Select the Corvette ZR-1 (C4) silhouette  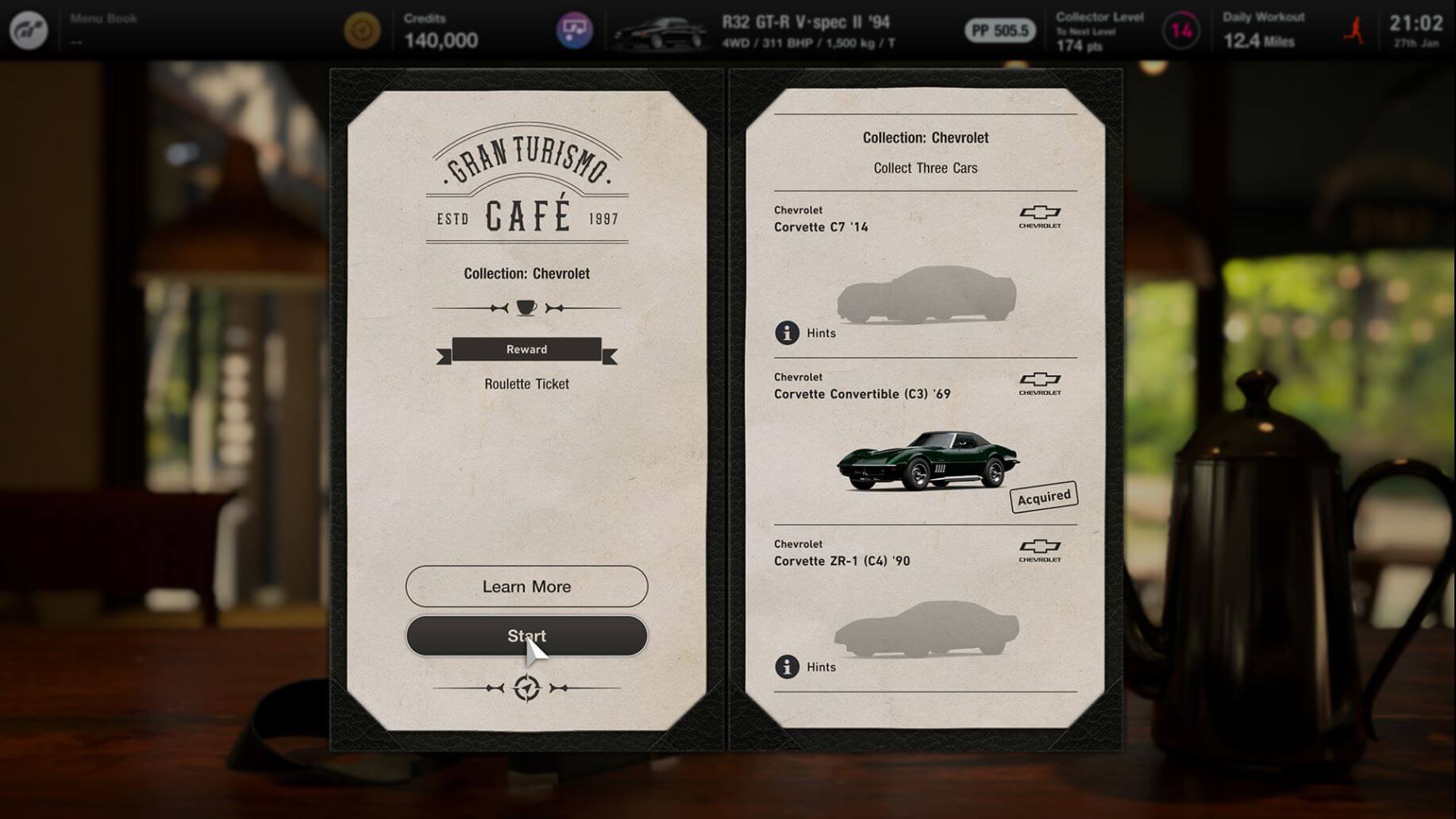926,628
